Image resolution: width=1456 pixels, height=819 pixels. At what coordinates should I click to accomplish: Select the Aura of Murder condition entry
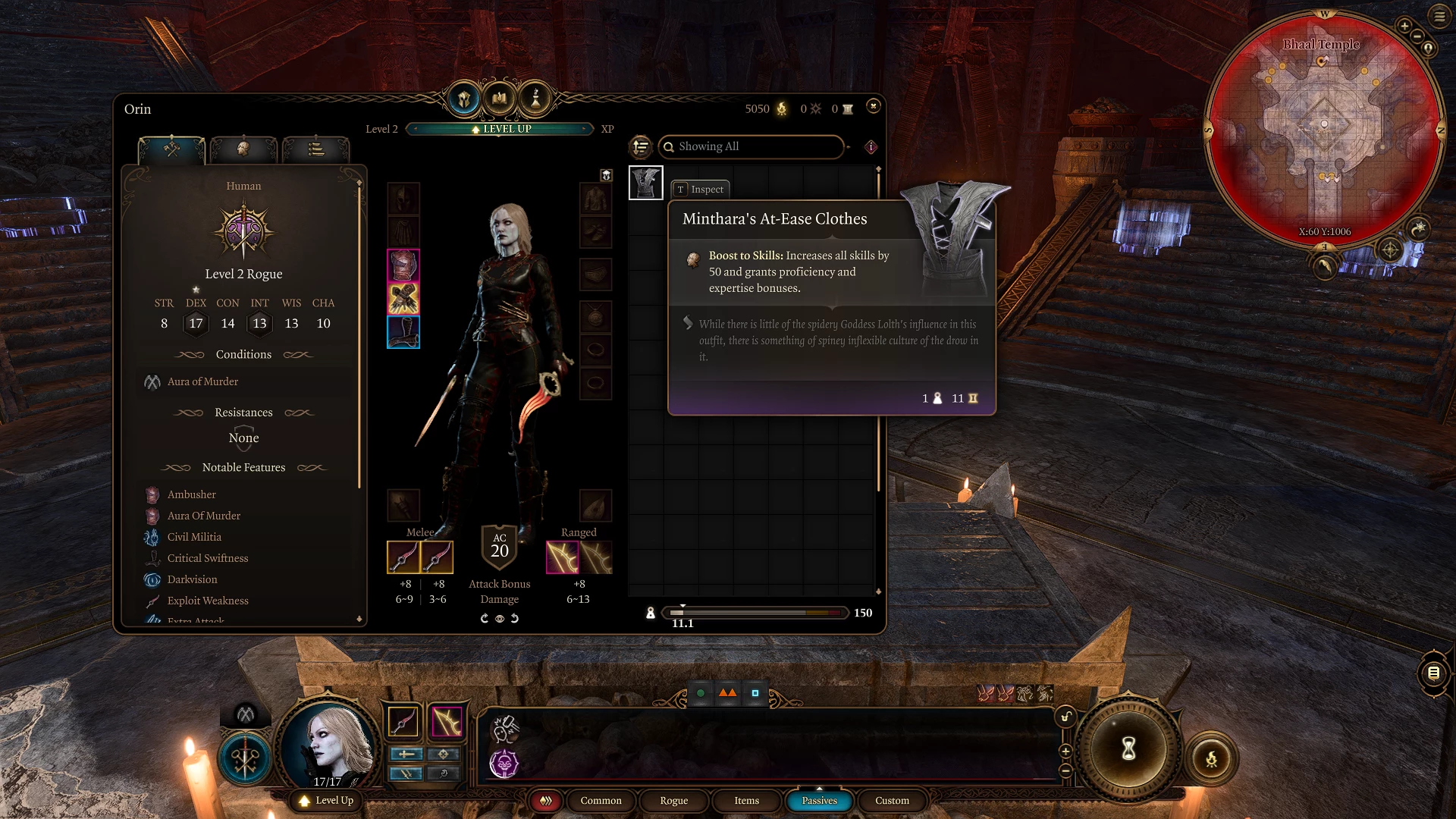click(202, 381)
